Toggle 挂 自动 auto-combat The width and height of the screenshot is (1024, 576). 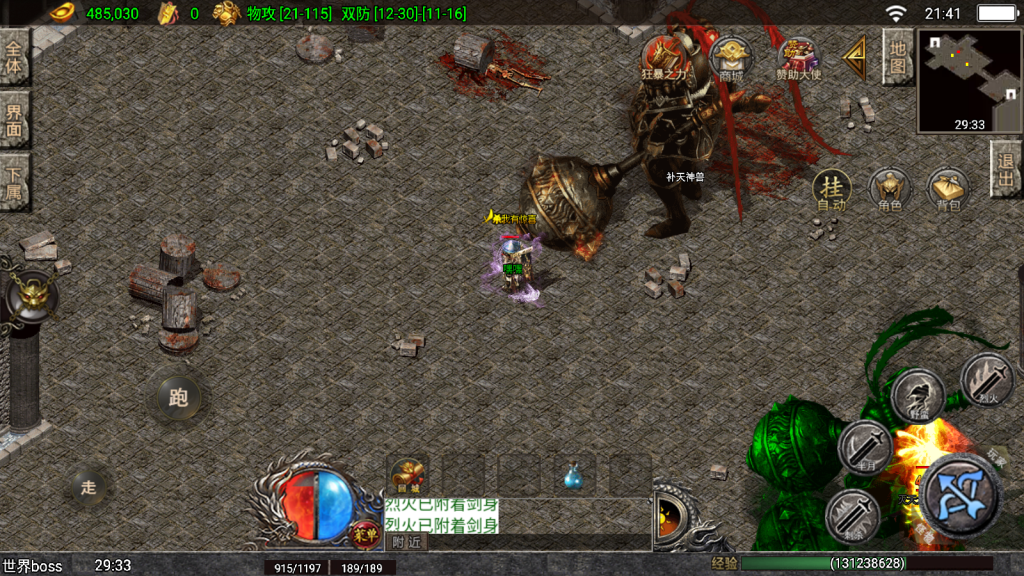pyautogui.click(x=831, y=189)
